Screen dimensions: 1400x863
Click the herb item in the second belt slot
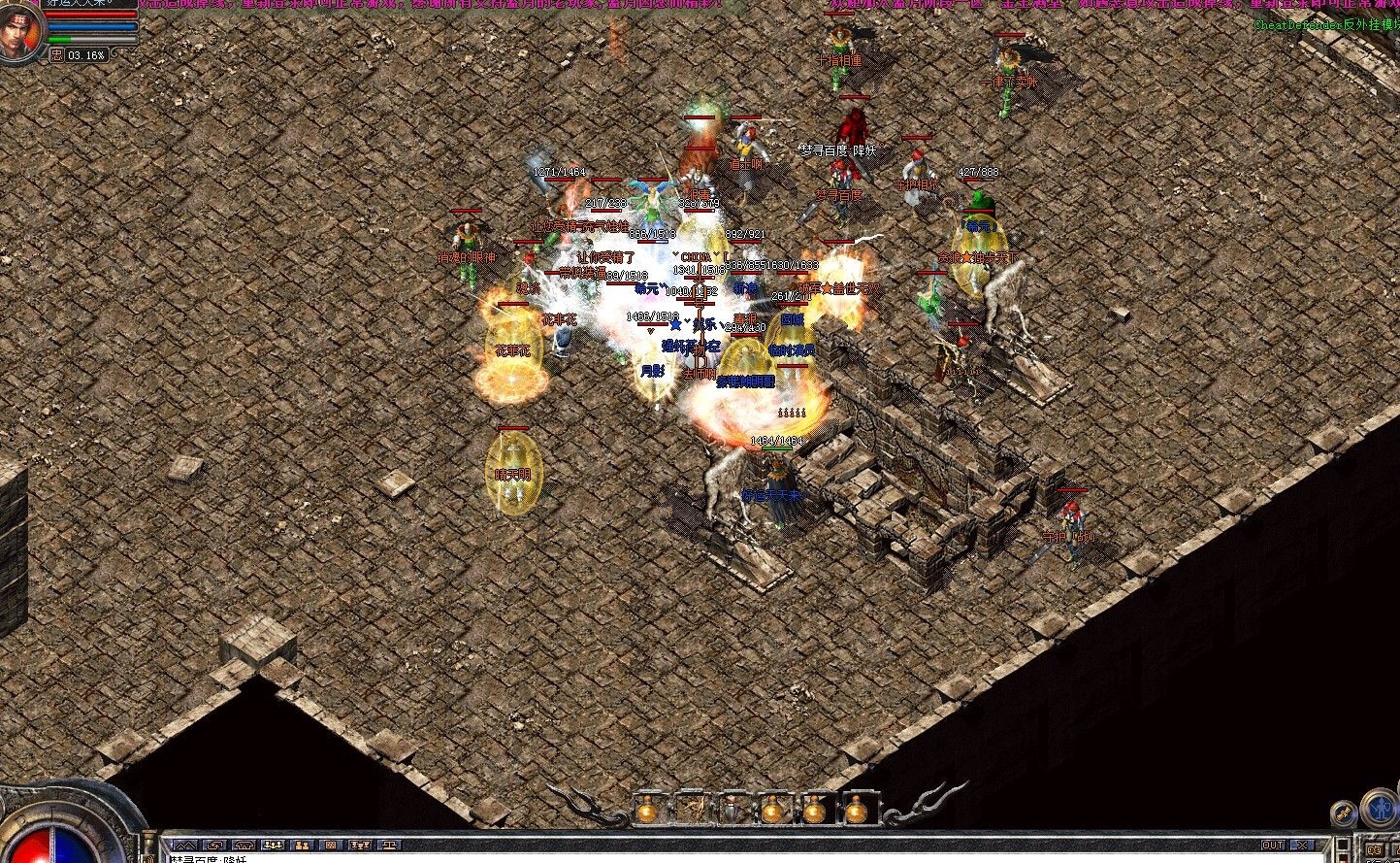[x=695, y=810]
